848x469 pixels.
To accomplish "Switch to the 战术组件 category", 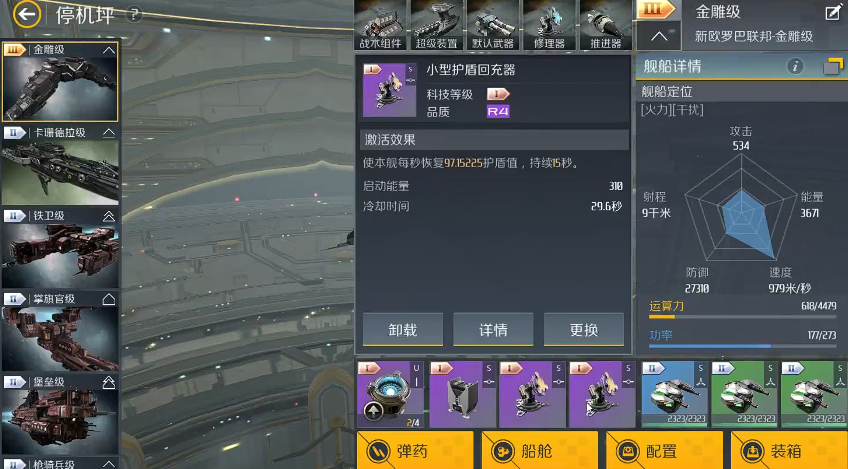I will (380, 25).
